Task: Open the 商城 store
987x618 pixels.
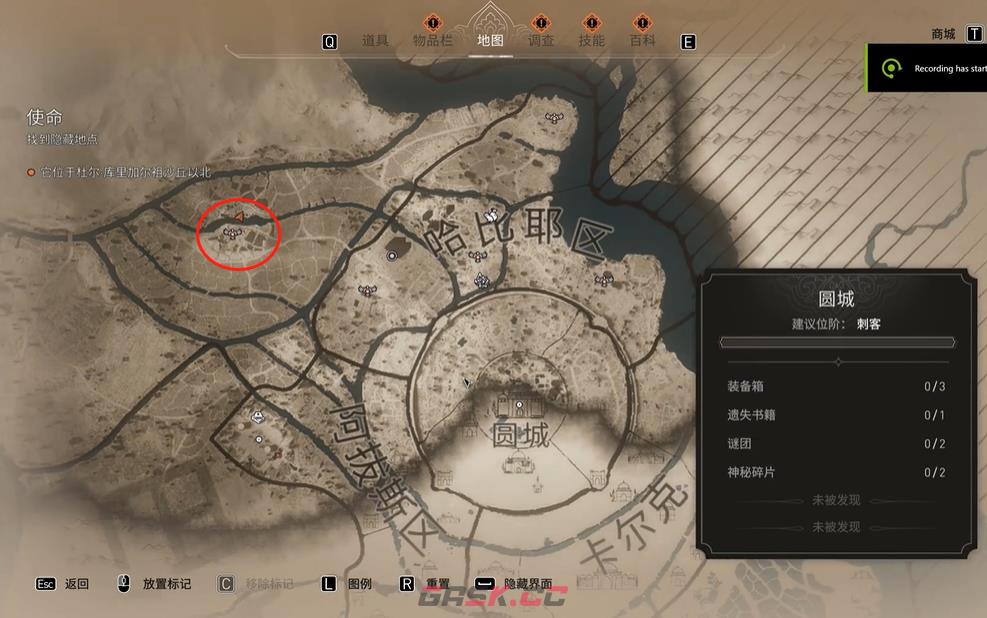Action: point(943,34)
